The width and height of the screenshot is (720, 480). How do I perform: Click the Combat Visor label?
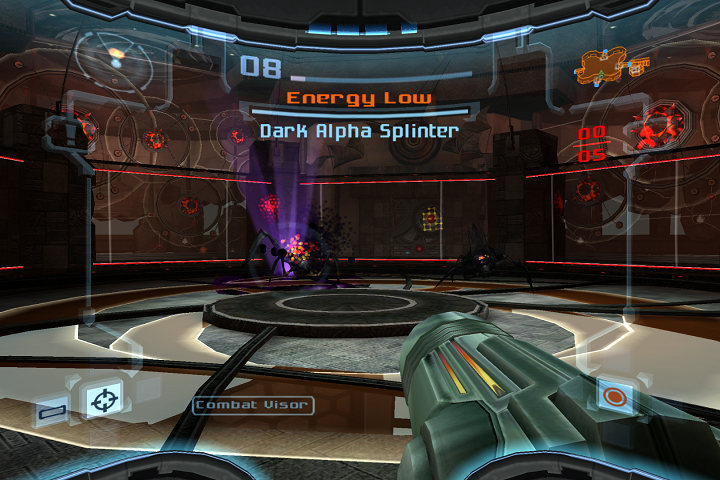253,405
